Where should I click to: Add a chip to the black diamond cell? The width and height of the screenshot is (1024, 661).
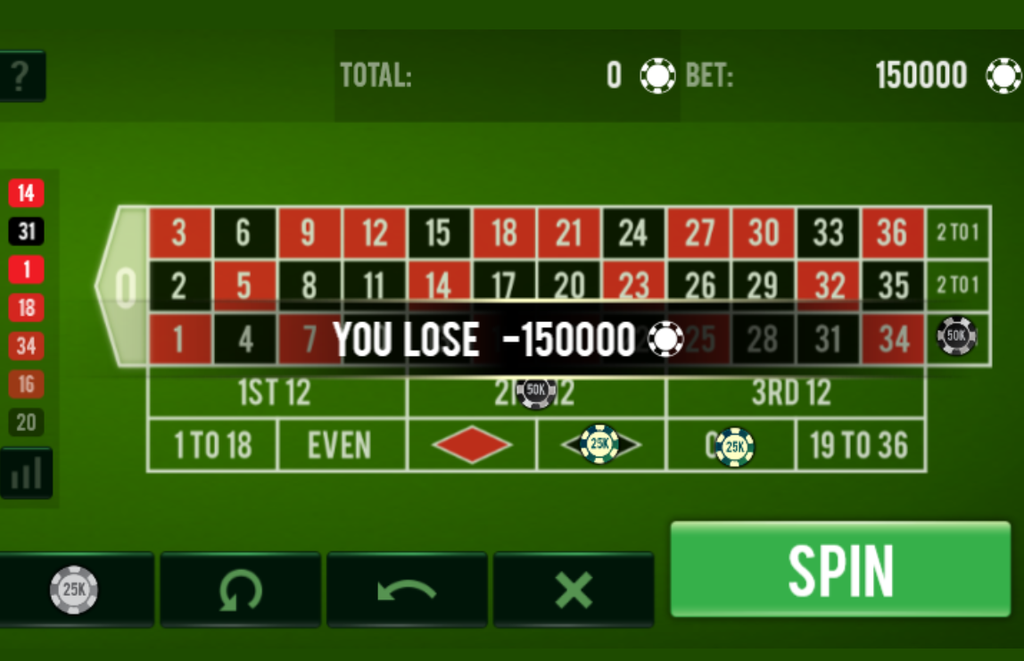click(x=600, y=445)
